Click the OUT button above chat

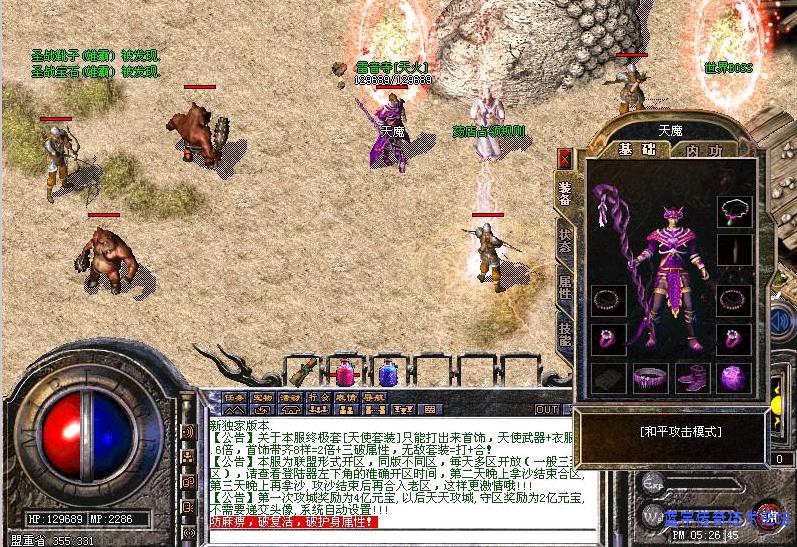[547, 409]
